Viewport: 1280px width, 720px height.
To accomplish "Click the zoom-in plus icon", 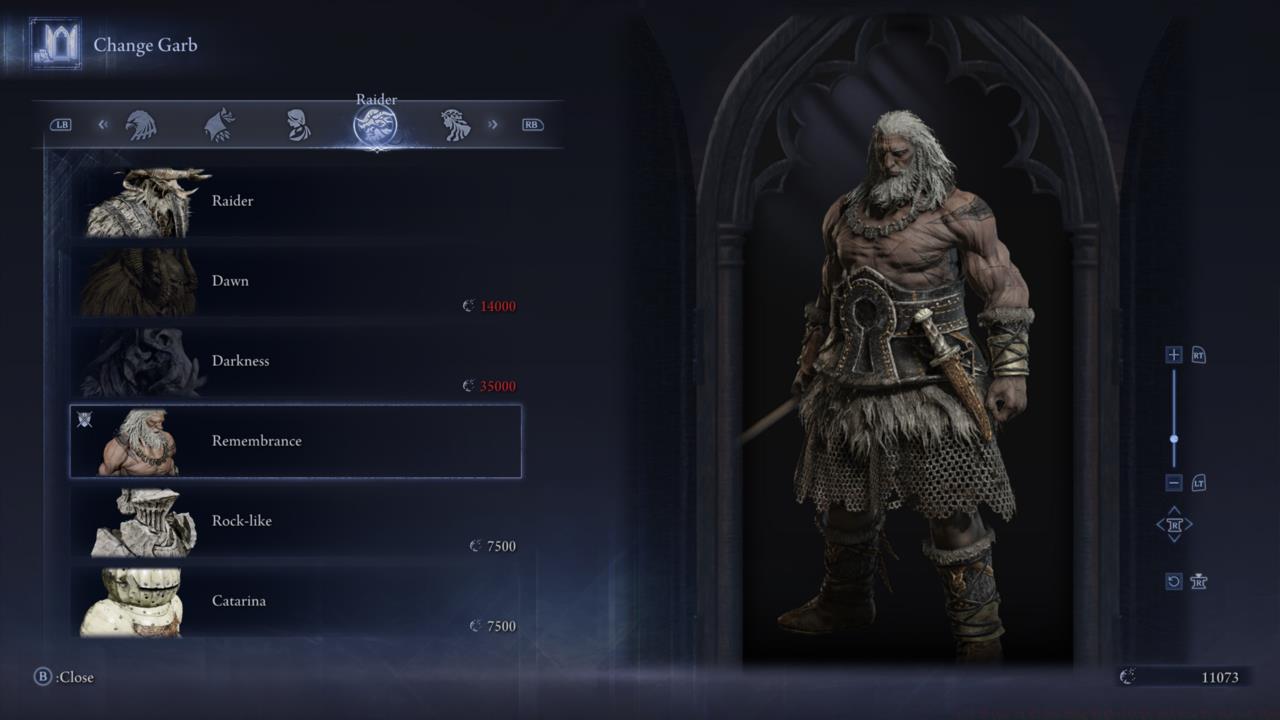I will click(x=1172, y=354).
